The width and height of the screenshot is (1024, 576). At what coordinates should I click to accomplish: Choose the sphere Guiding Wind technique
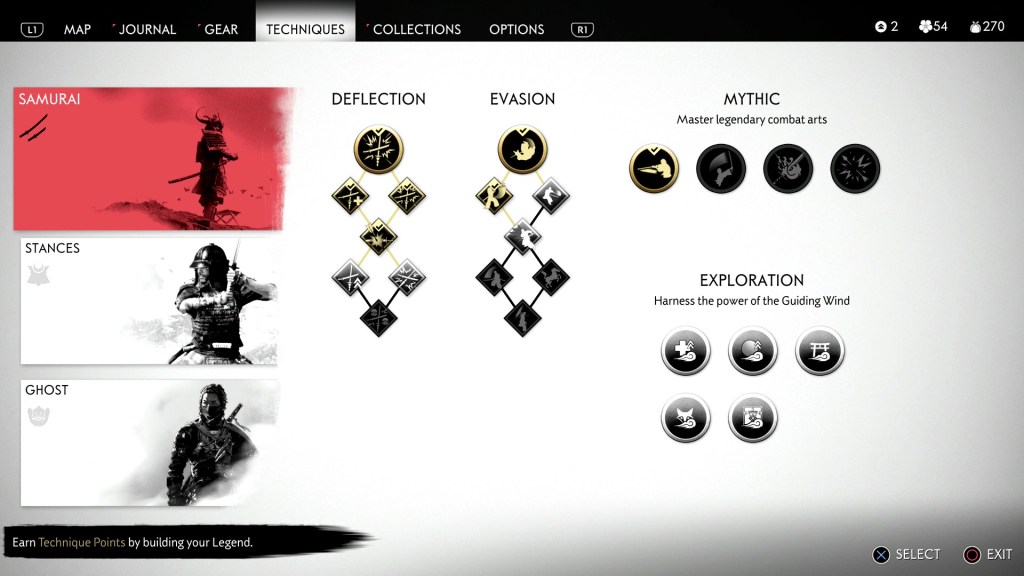(x=753, y=351)
